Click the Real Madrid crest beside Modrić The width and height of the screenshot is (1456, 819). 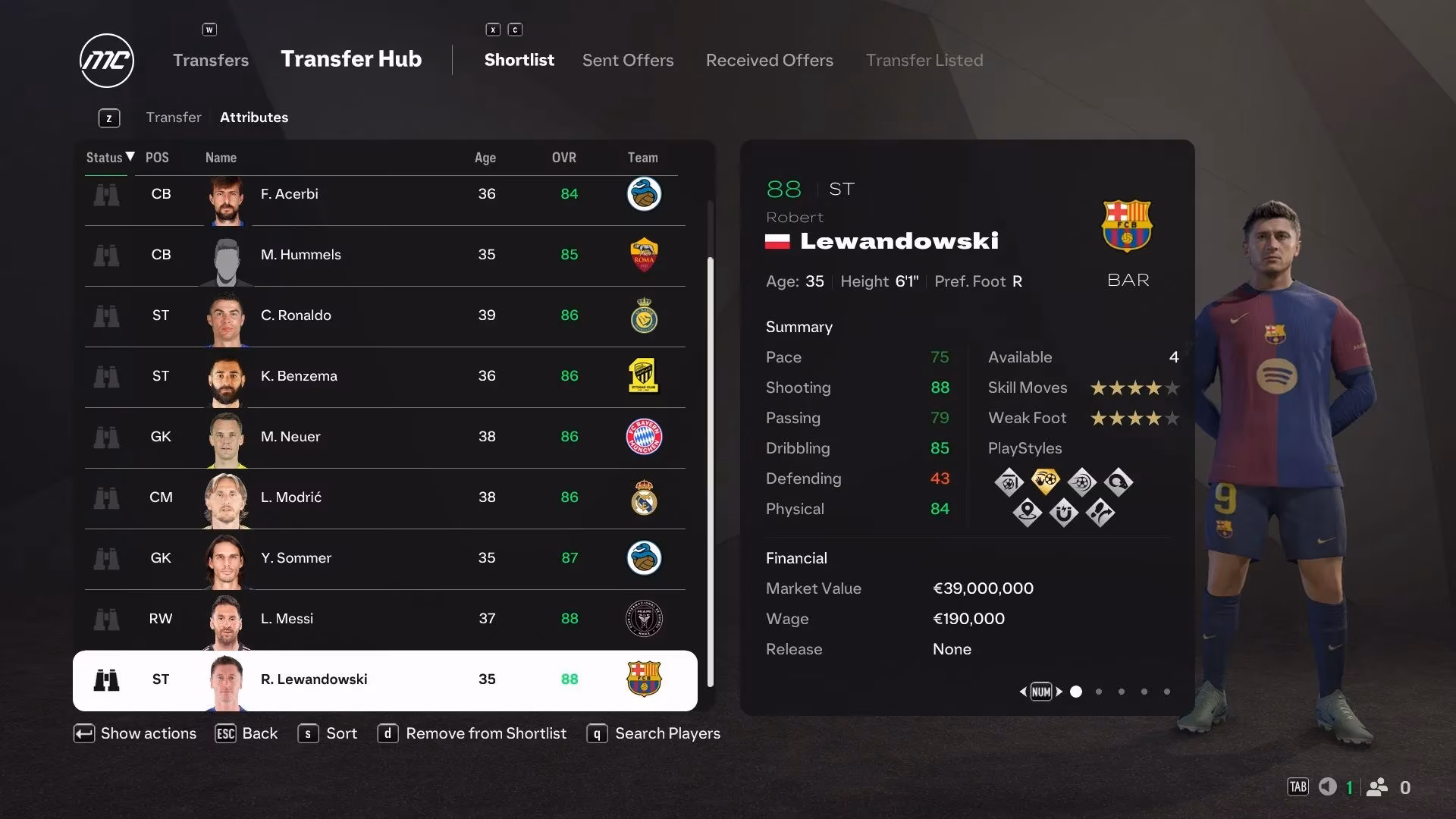tap(644, 497)
